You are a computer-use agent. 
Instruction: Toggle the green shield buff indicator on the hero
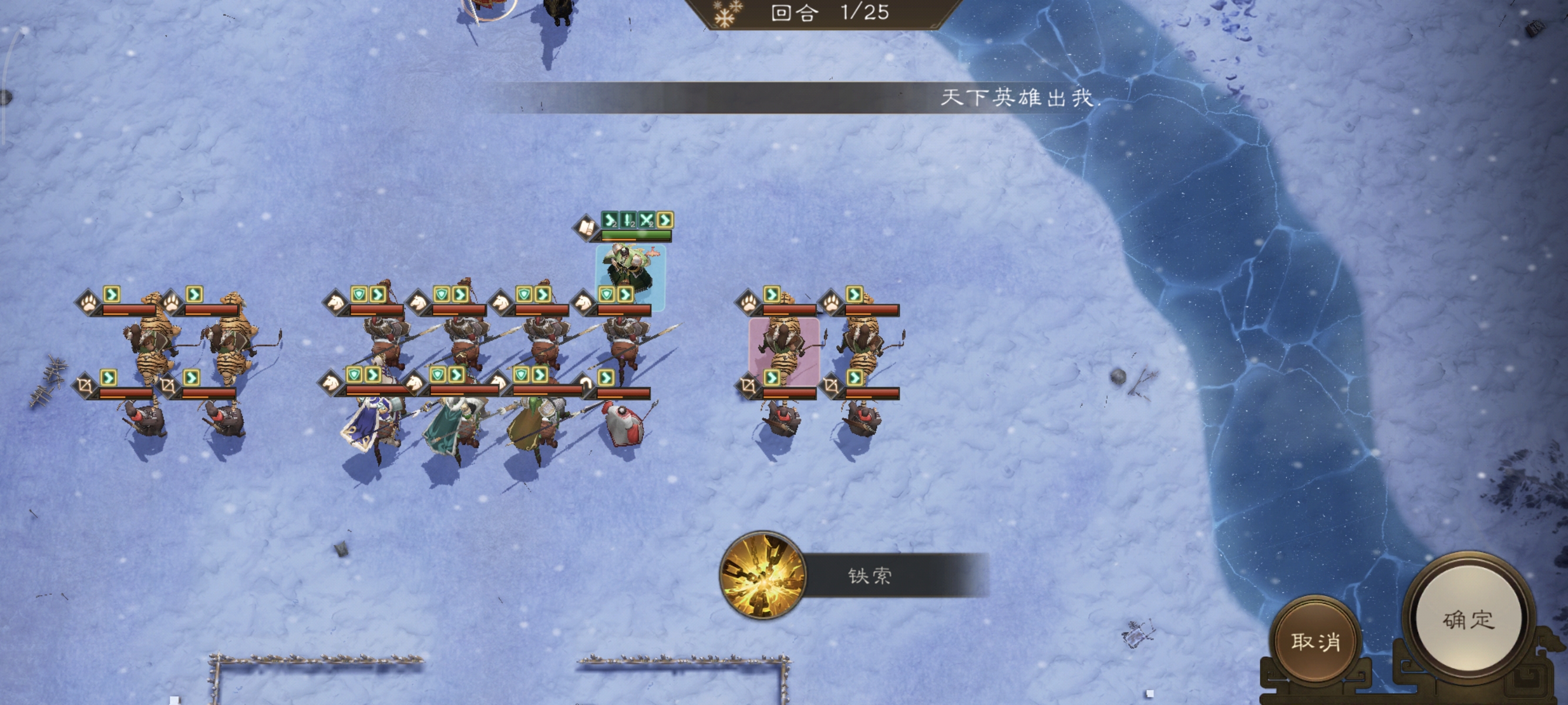[607, 293]
